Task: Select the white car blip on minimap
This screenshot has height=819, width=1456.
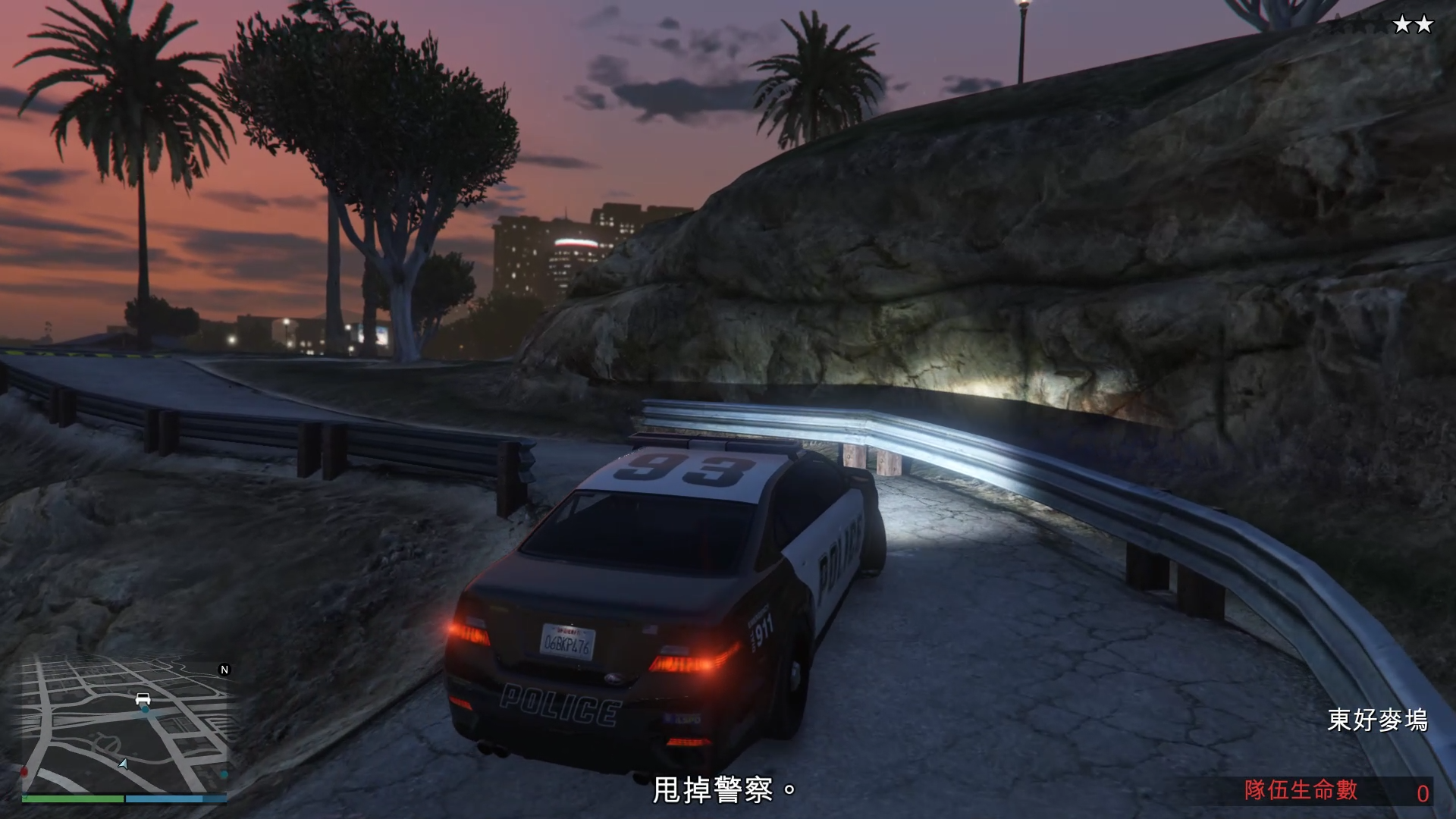Action: tap(143, 698)
